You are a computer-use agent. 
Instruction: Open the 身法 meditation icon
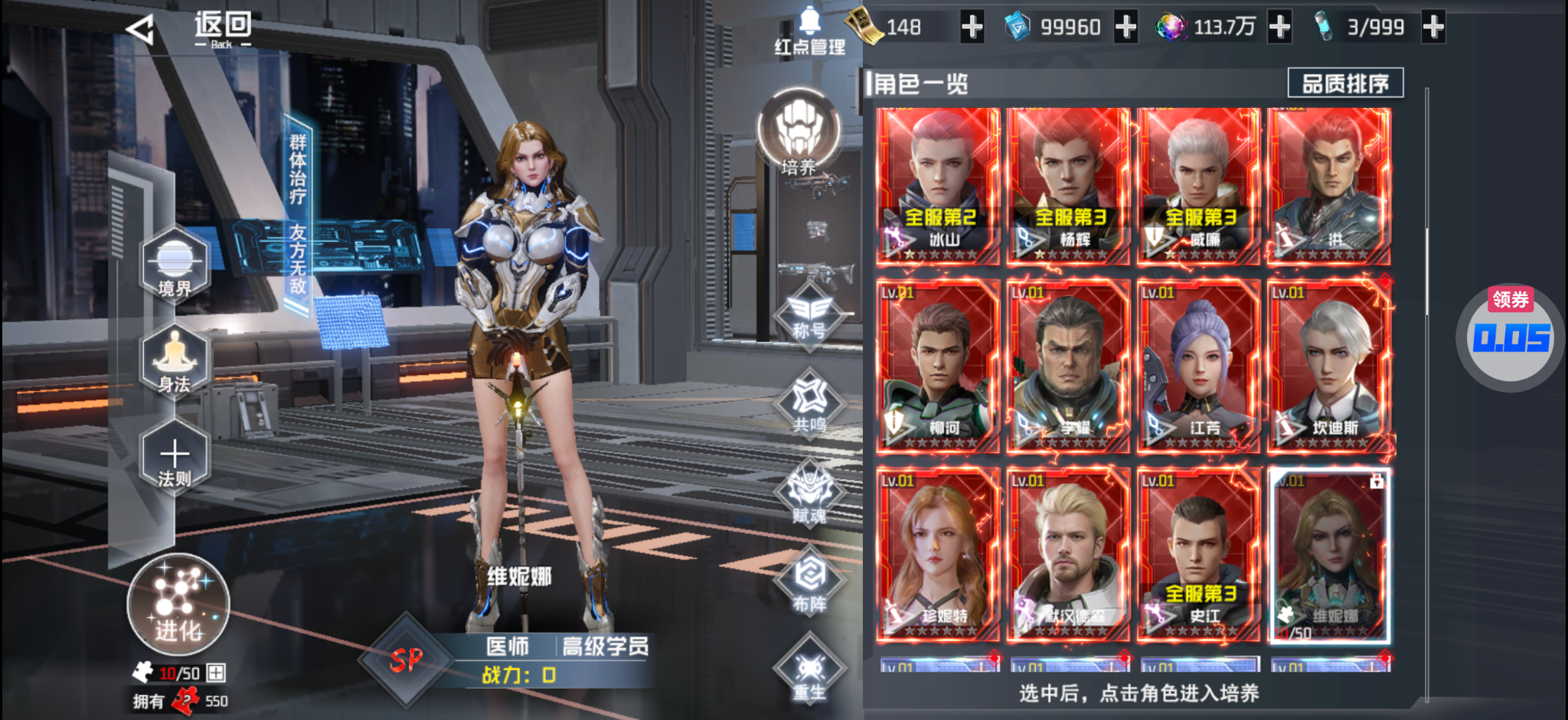pos(175,361)
